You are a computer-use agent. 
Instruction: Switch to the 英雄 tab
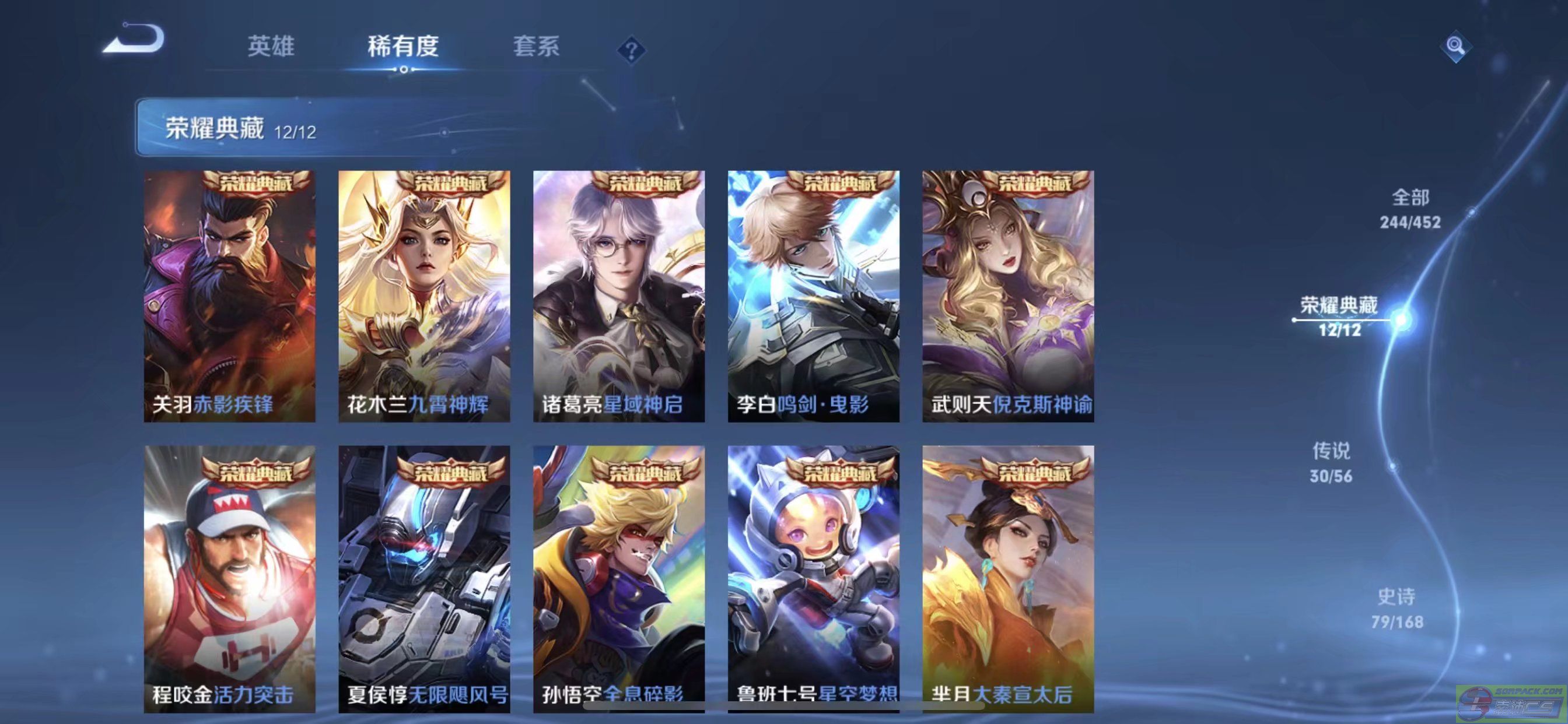pos(271,46)
